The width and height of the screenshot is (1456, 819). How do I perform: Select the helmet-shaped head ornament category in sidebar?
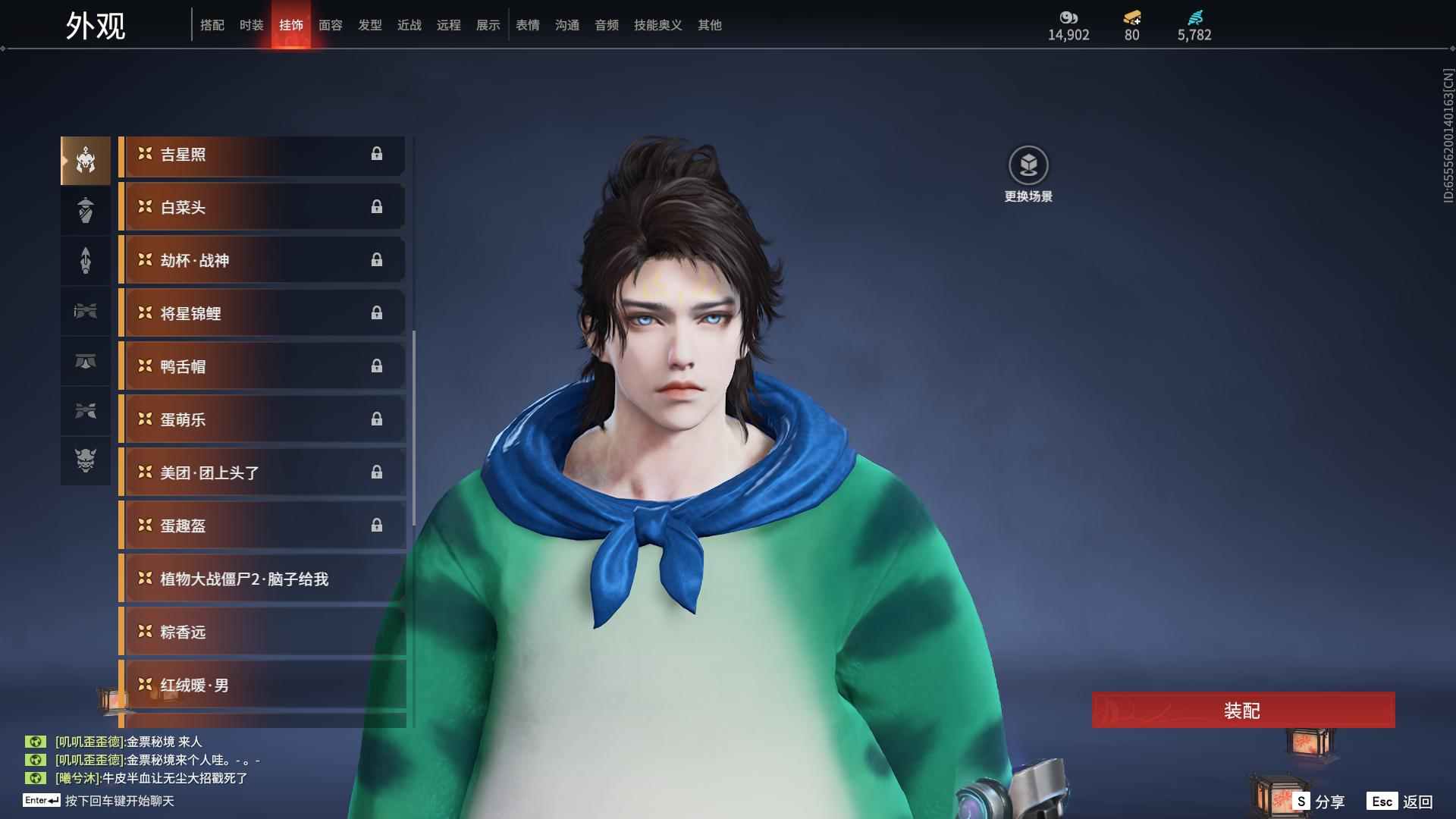point(85,159)
